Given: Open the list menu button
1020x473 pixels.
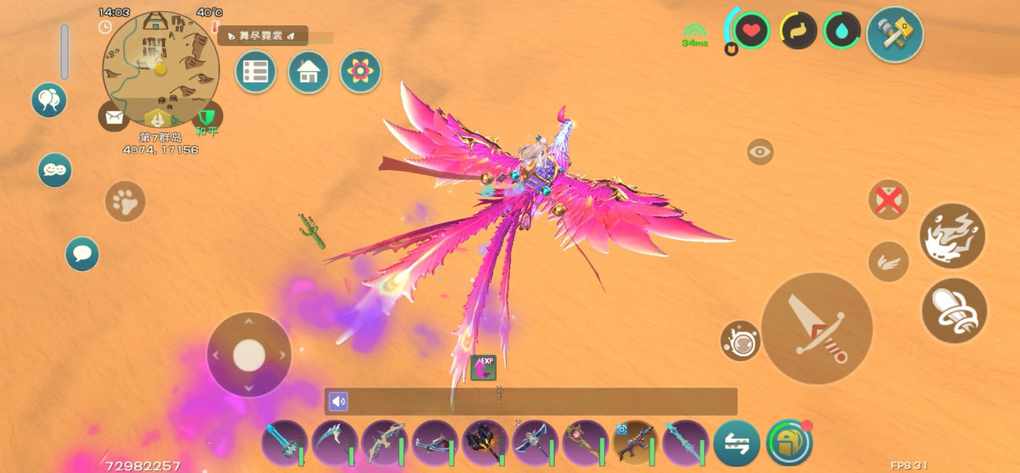Looking at the screenshot, I should pyautogui.click(x=256, y=72).
